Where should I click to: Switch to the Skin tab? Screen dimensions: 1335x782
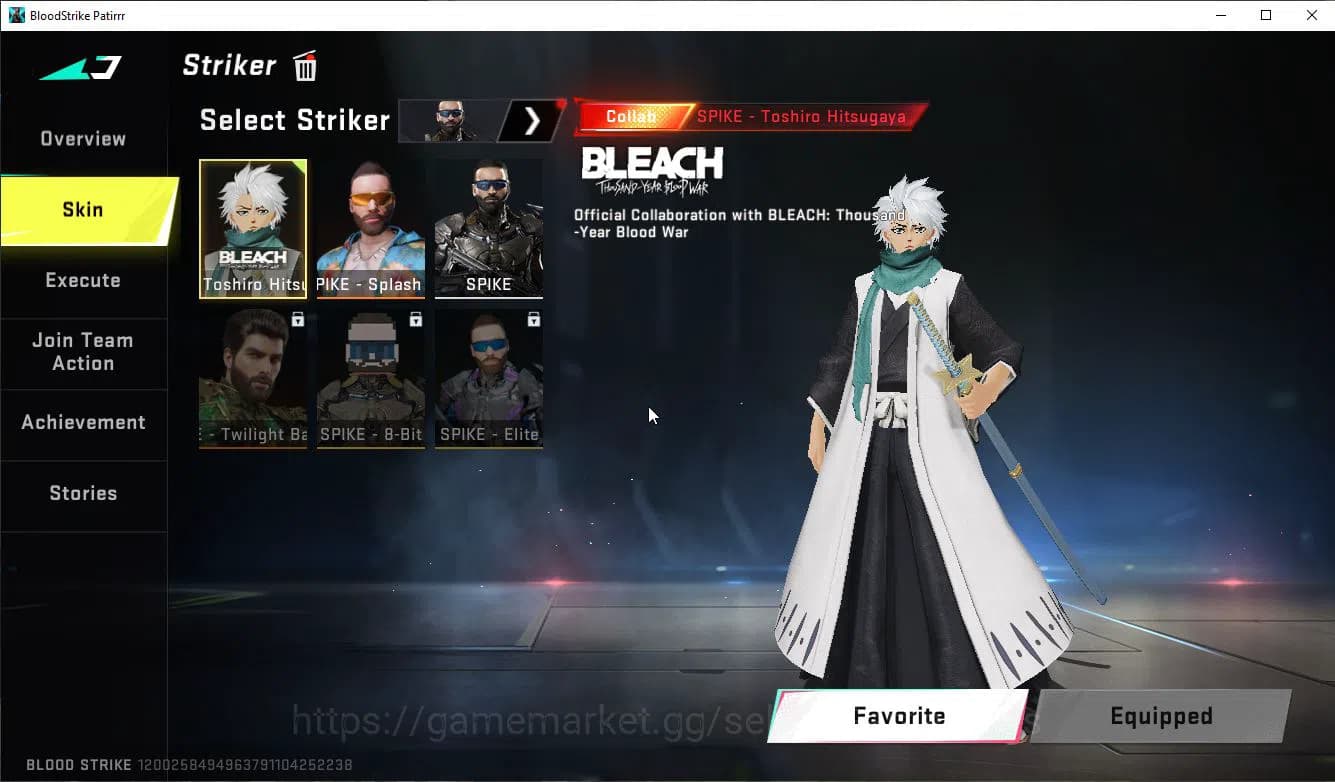pos(82,209)
